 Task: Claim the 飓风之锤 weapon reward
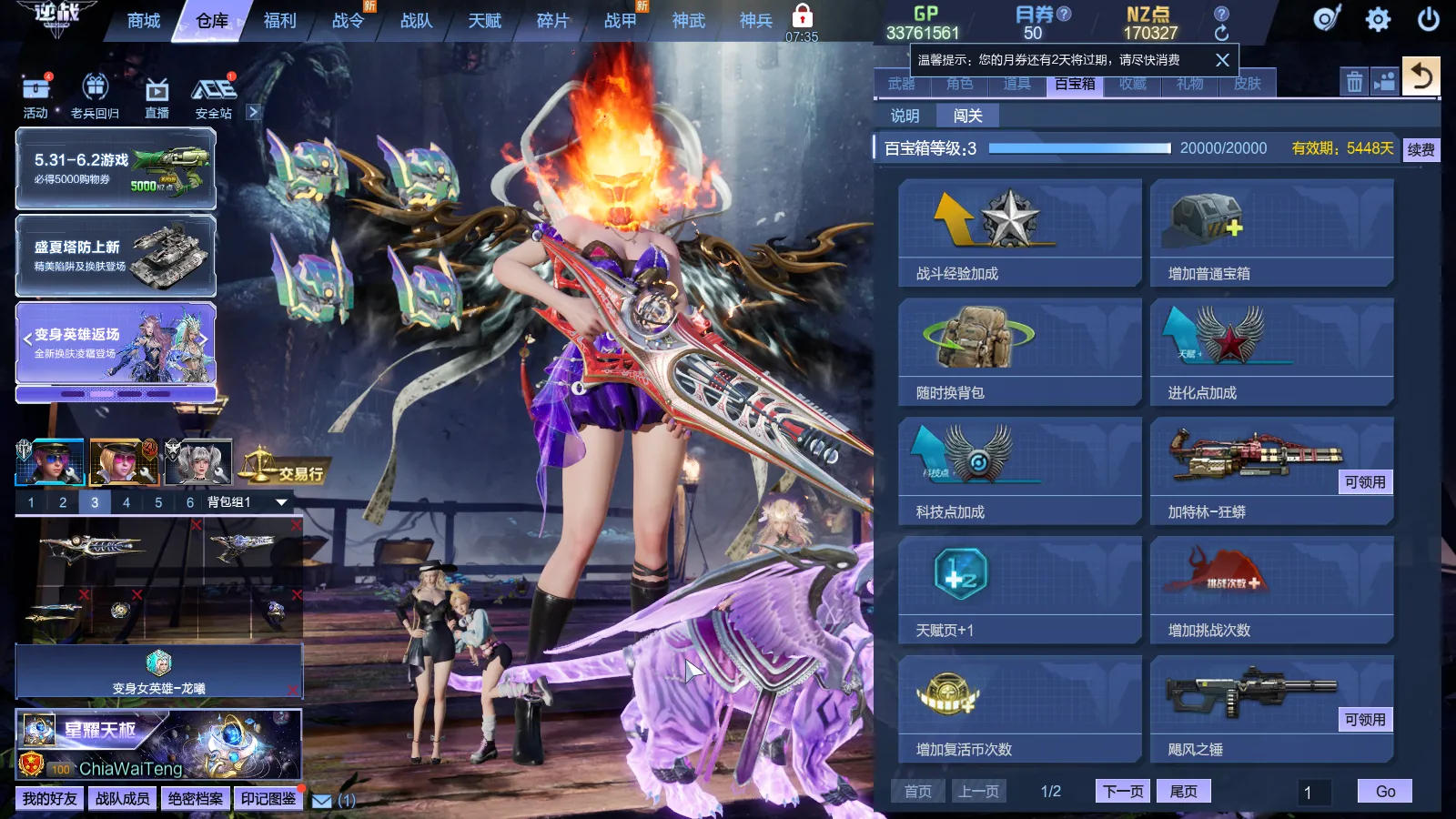[x=1364, y=720]
